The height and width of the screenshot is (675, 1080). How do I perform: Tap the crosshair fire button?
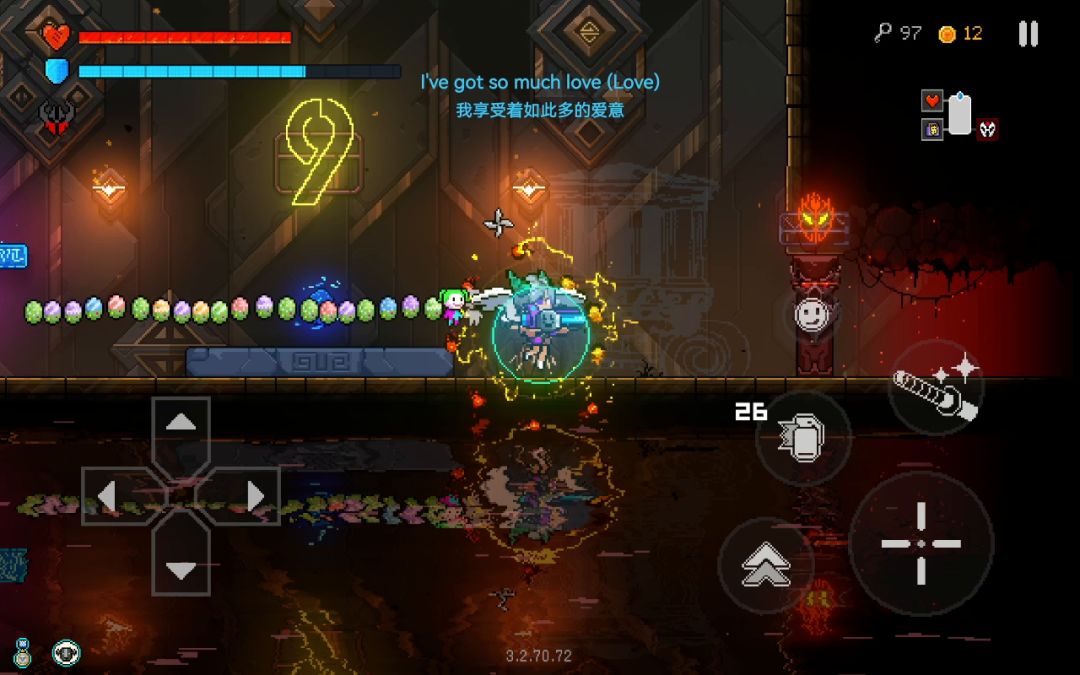pos(921,543)
